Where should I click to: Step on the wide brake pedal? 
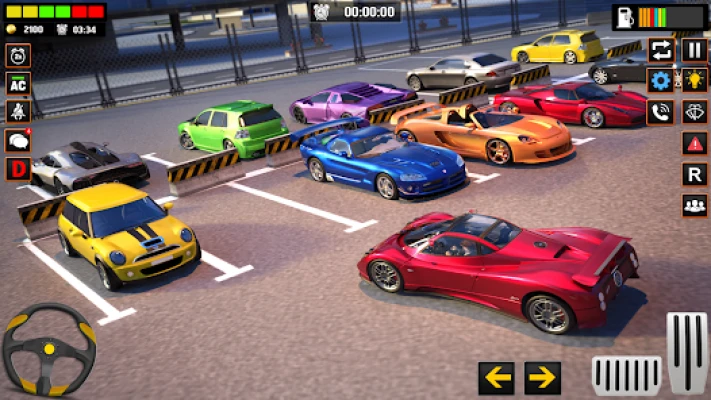(626, 374)
